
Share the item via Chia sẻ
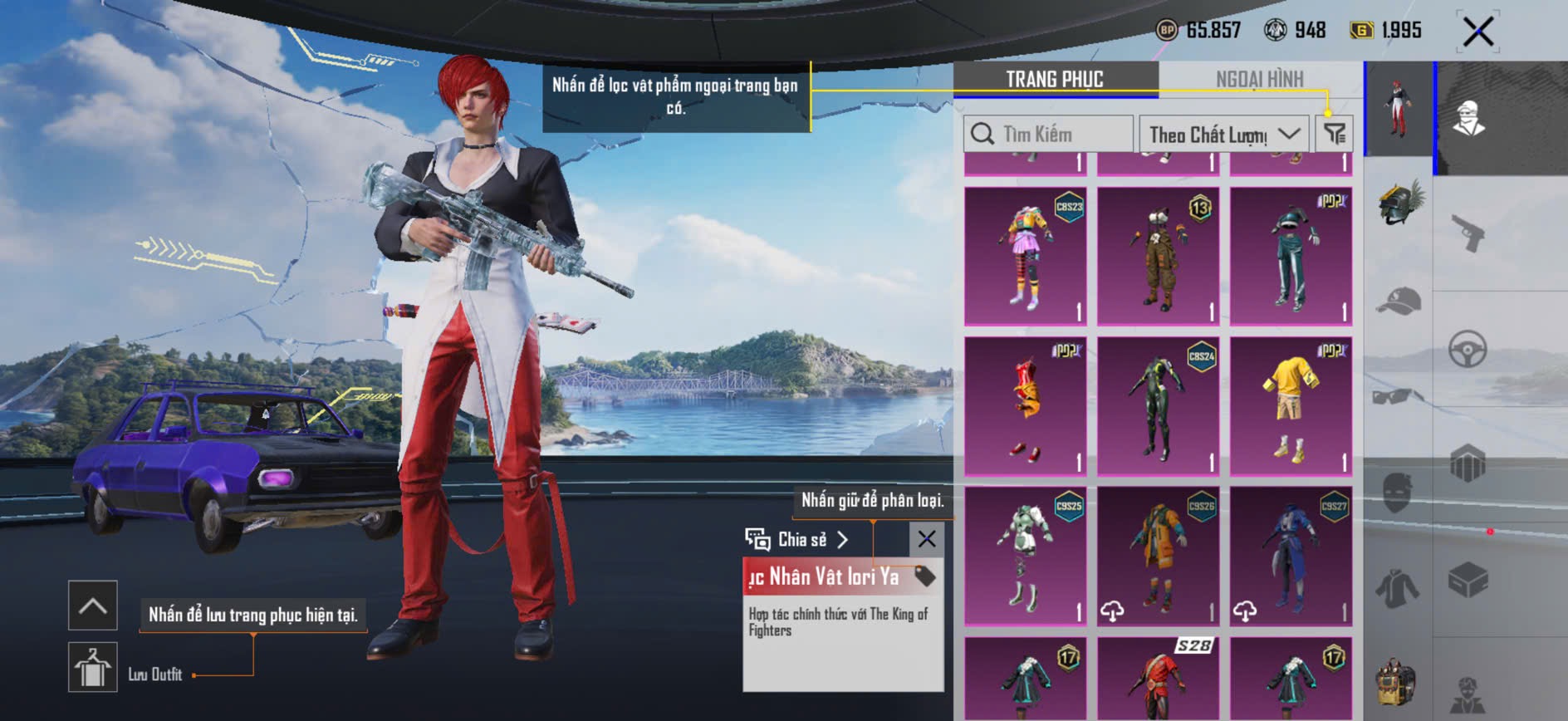point(797,540)
